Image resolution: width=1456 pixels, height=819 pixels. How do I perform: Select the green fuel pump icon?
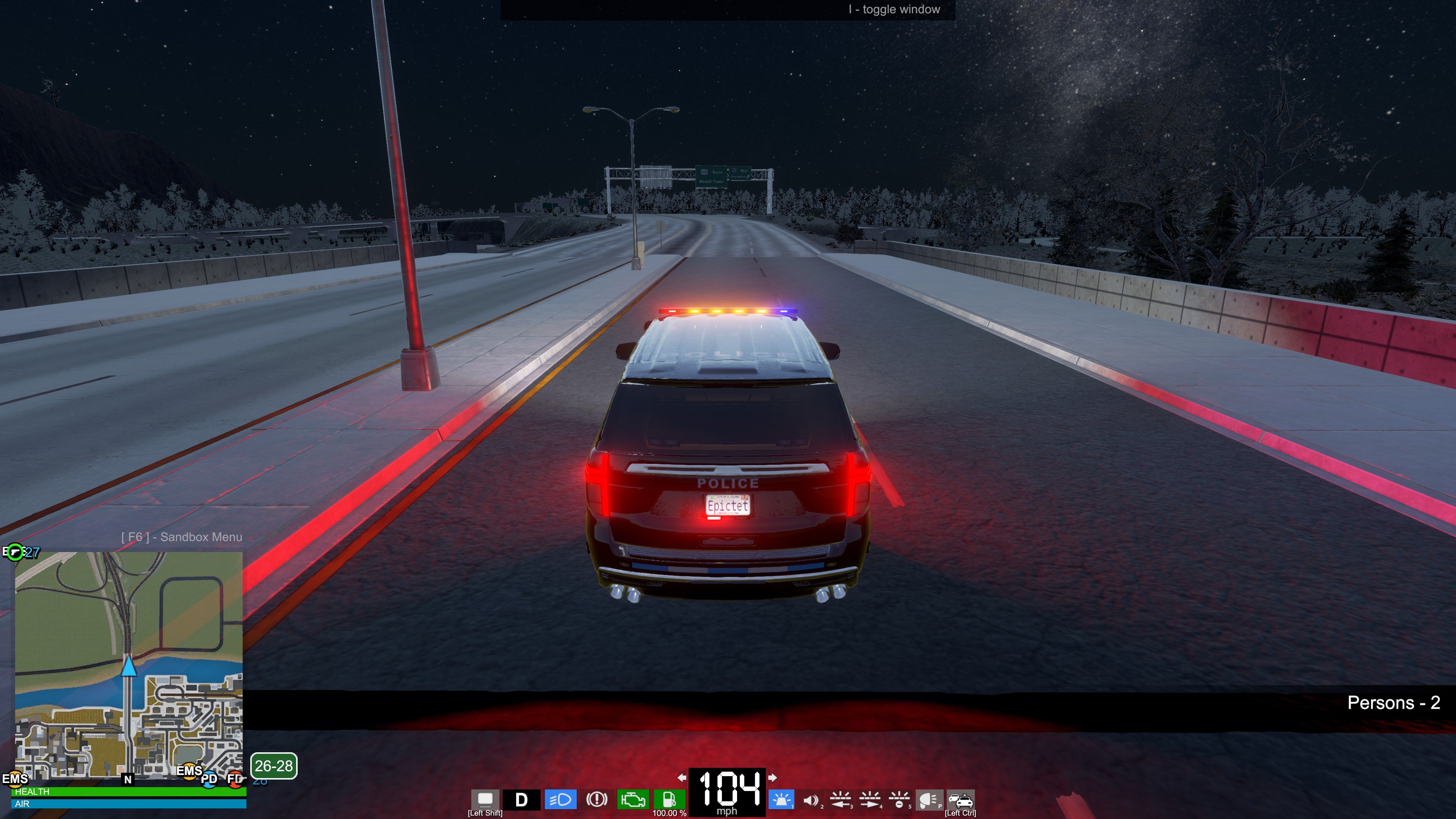[668, 800]
